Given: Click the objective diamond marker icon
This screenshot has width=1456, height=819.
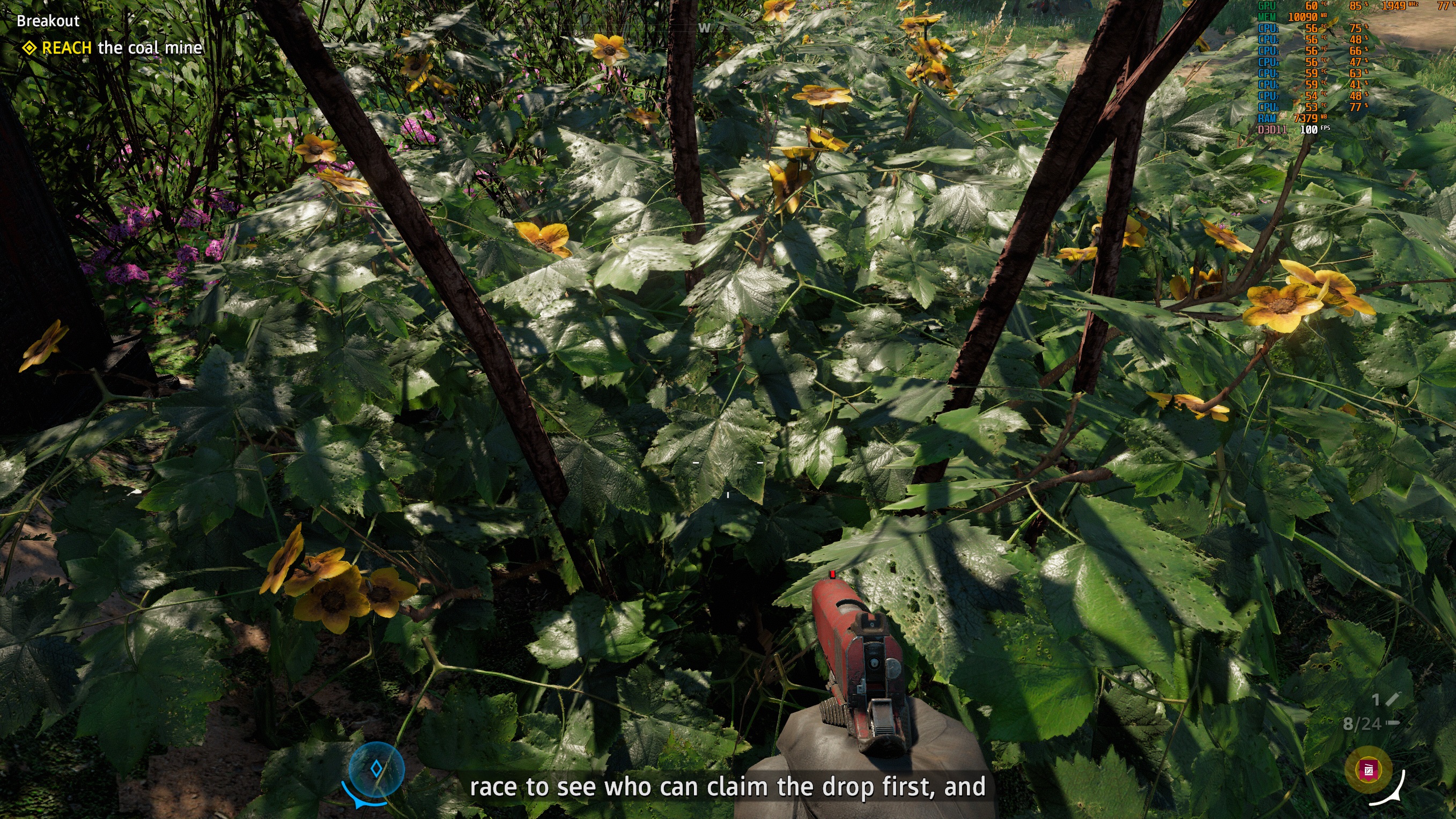Looking at the screenshot, I should coord(29,48).
